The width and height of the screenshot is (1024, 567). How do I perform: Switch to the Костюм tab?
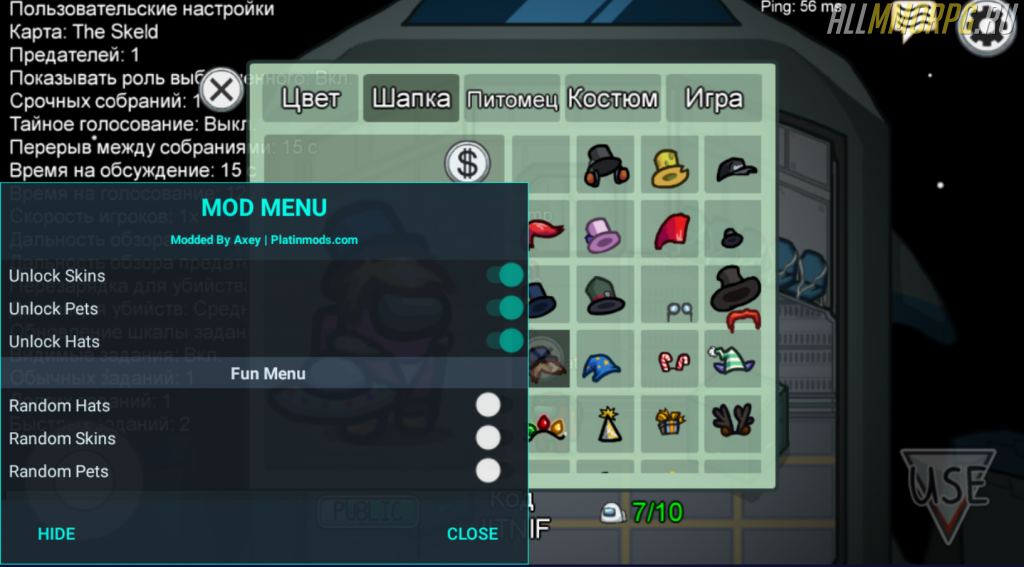(x=612, y=99)
